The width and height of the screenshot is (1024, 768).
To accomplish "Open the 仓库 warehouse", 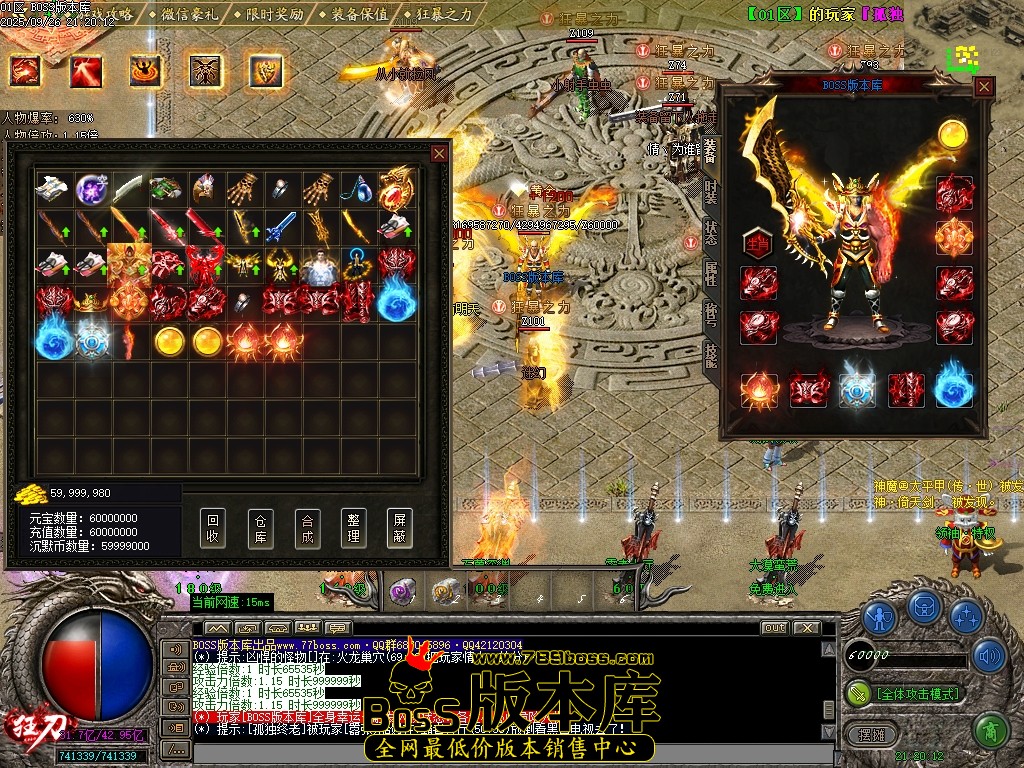I will coord(260,527).
